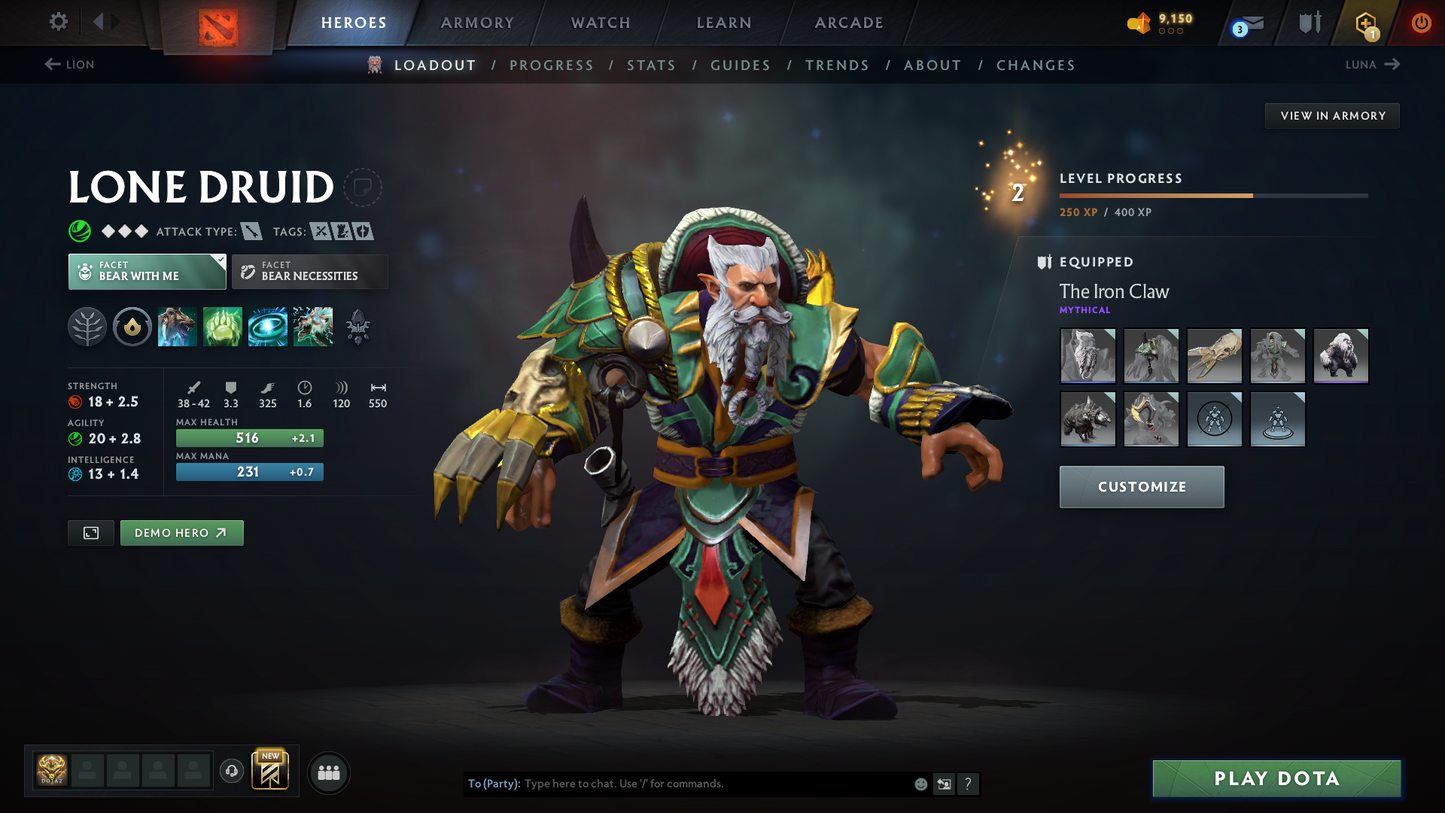Open the STATS section of the hero page
The height and width of the screenshot is (813, 1445).
[651, 64]
